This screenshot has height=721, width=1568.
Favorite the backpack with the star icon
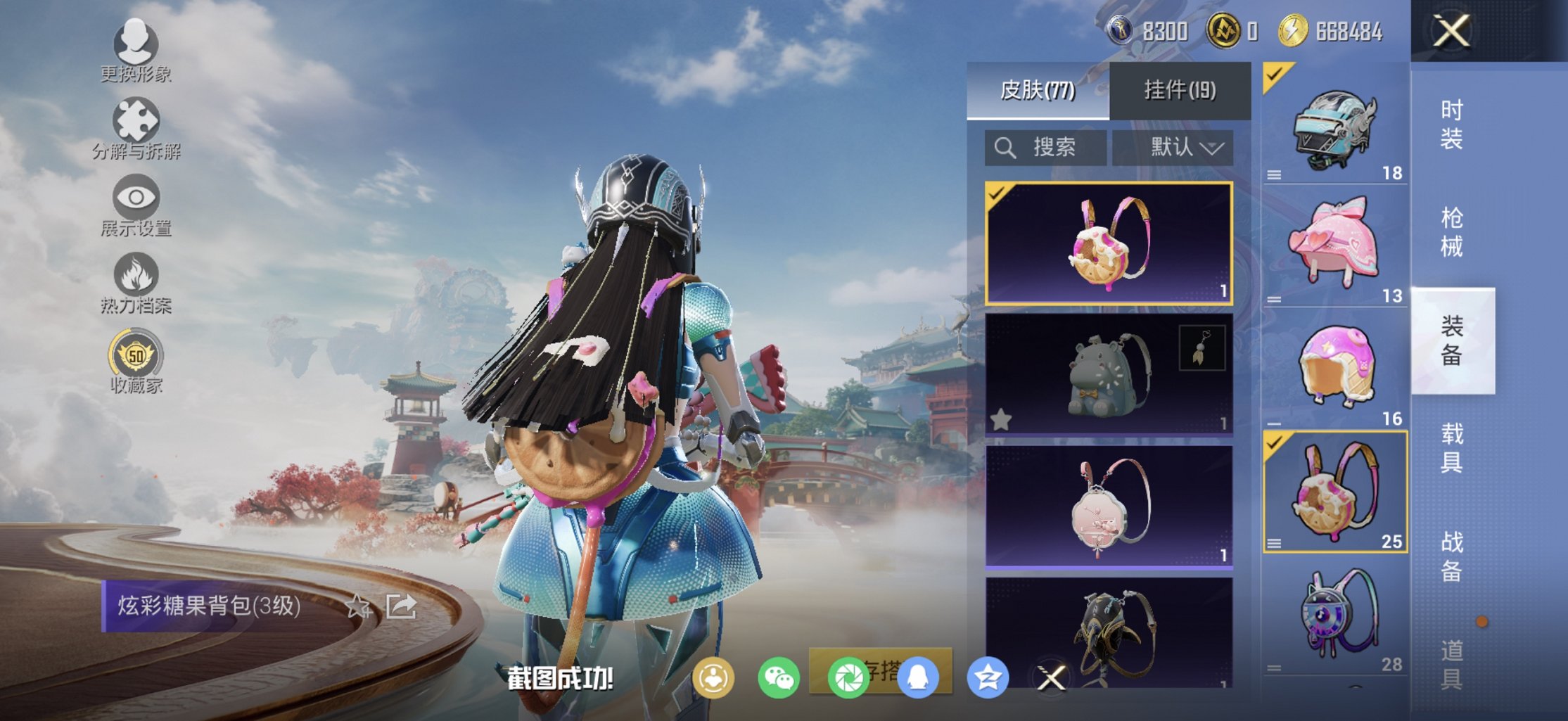point(358,606)
